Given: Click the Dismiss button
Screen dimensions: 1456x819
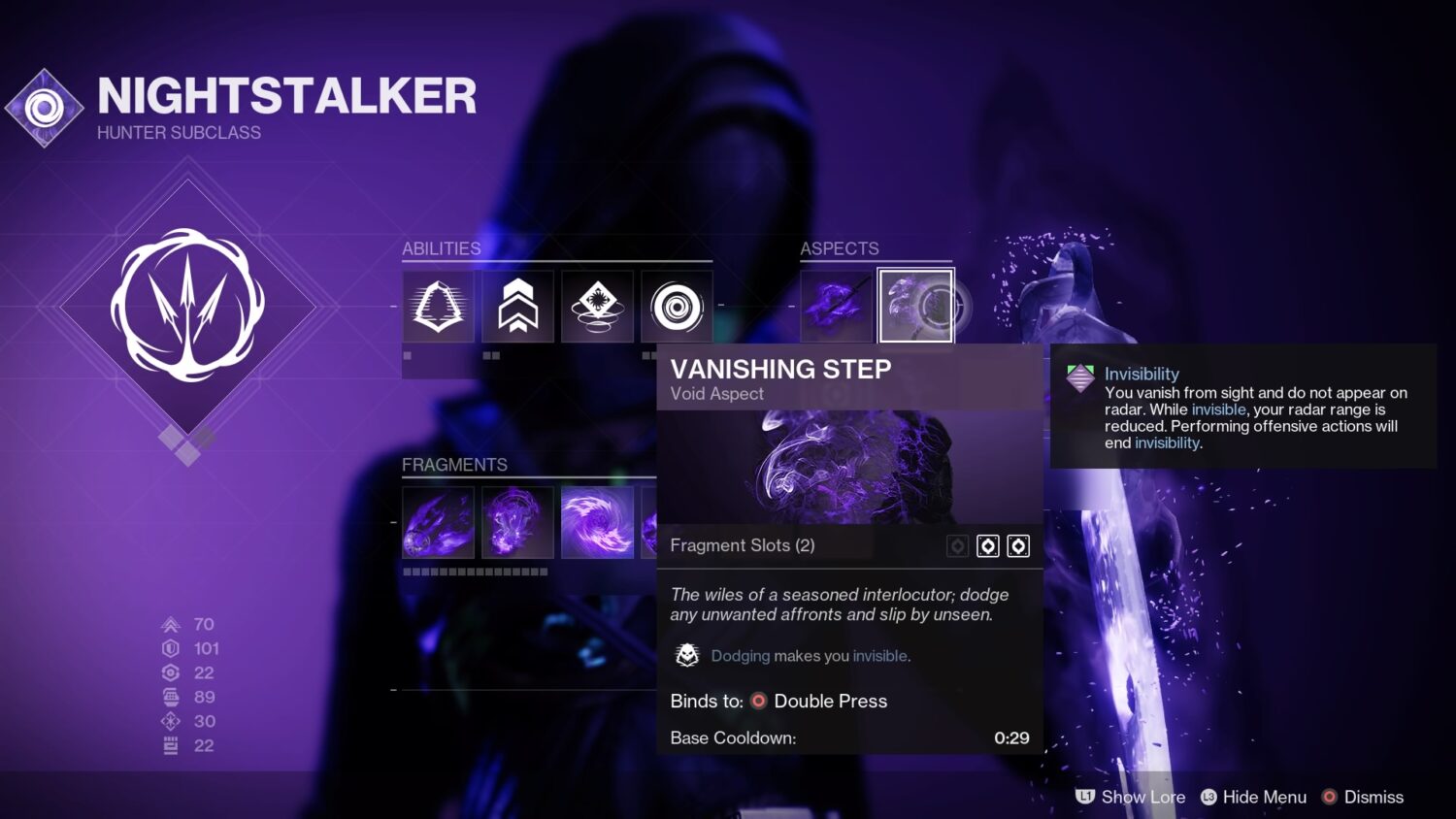Looking at the screenshot, I should tap(1373, 797).
